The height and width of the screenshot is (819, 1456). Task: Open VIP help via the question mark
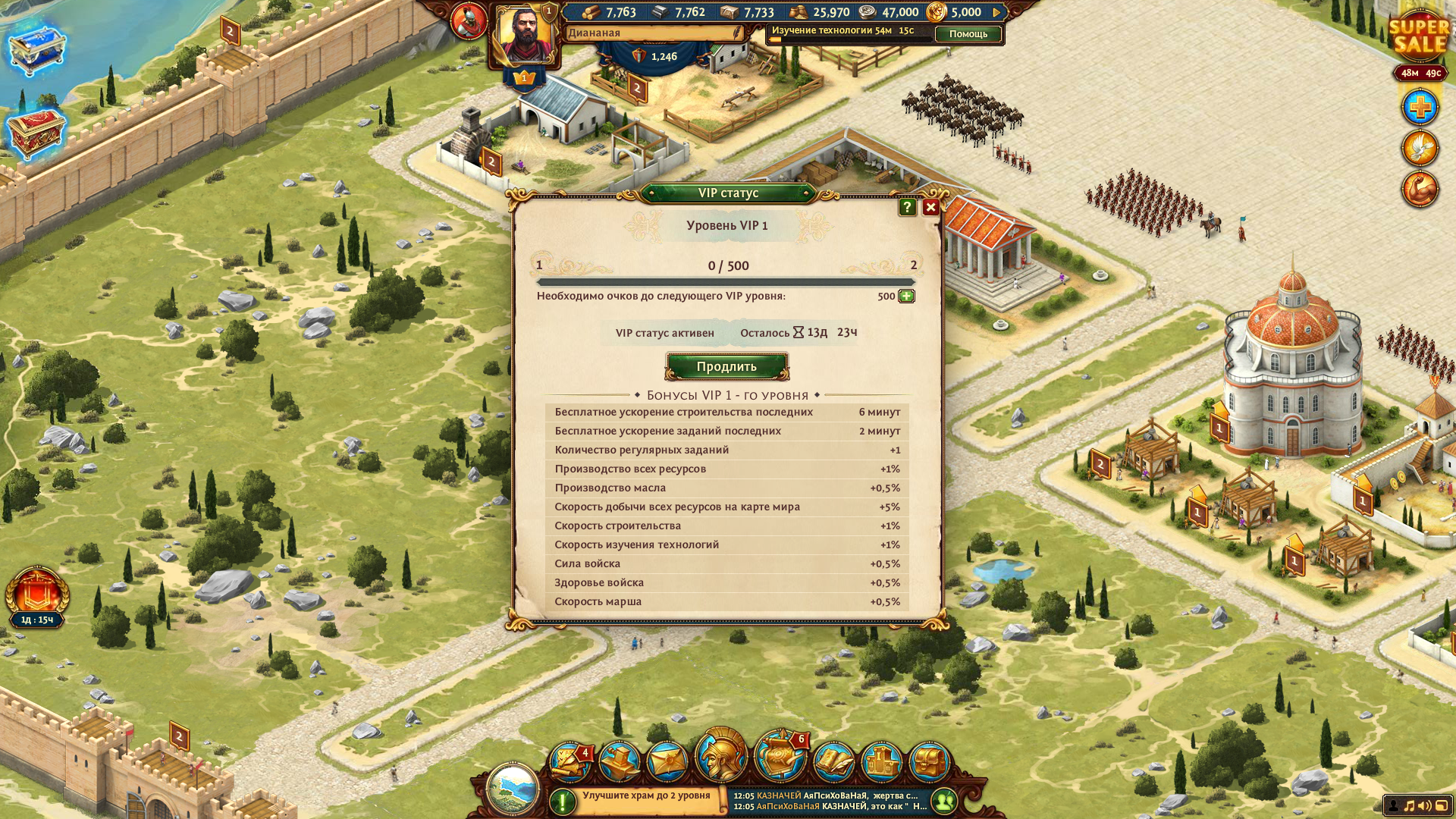point(907,207)
